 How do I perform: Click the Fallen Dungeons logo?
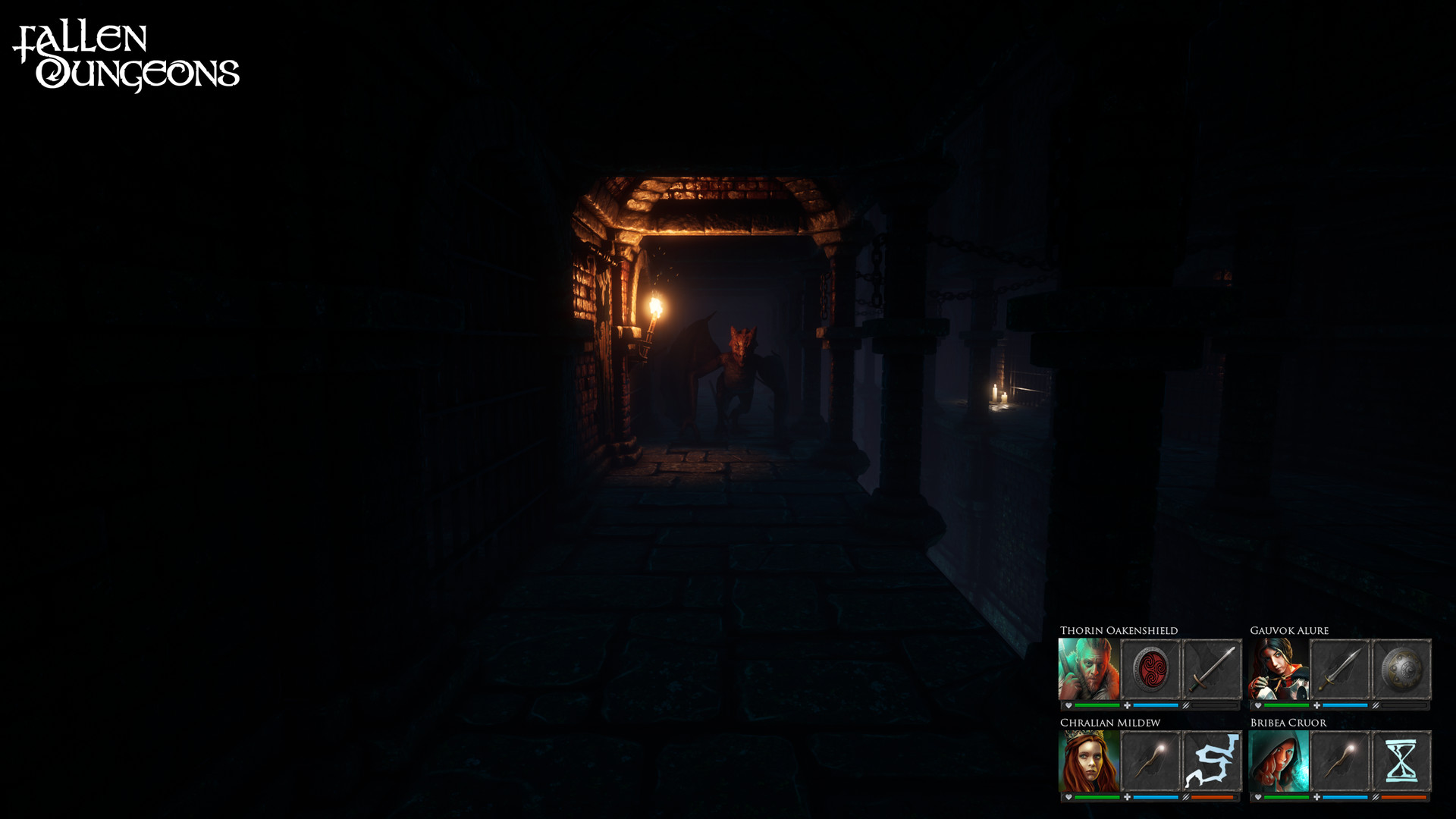[x=125, y=55]
